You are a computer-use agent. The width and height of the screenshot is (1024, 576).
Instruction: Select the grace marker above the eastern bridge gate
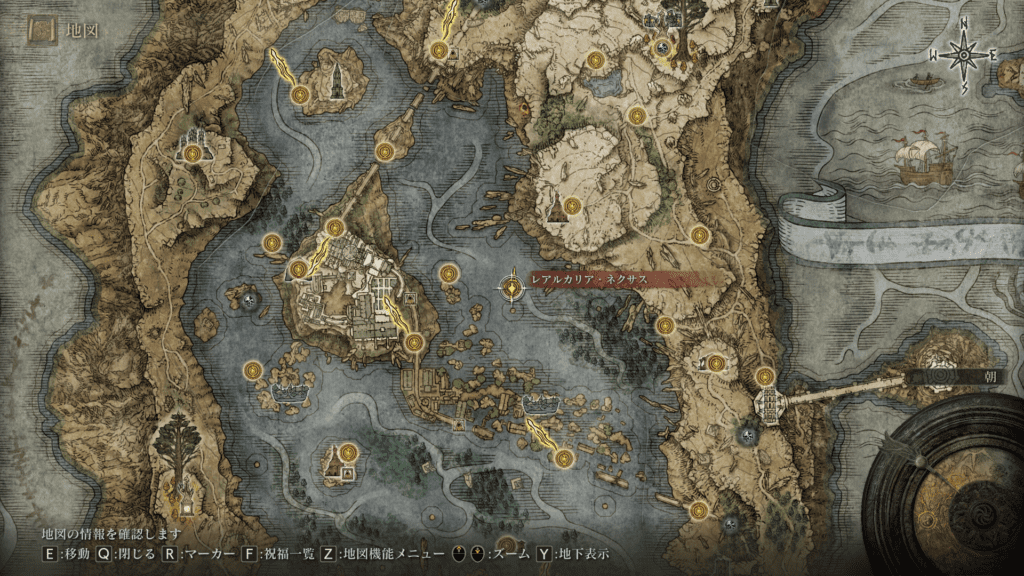click(765, 377)
